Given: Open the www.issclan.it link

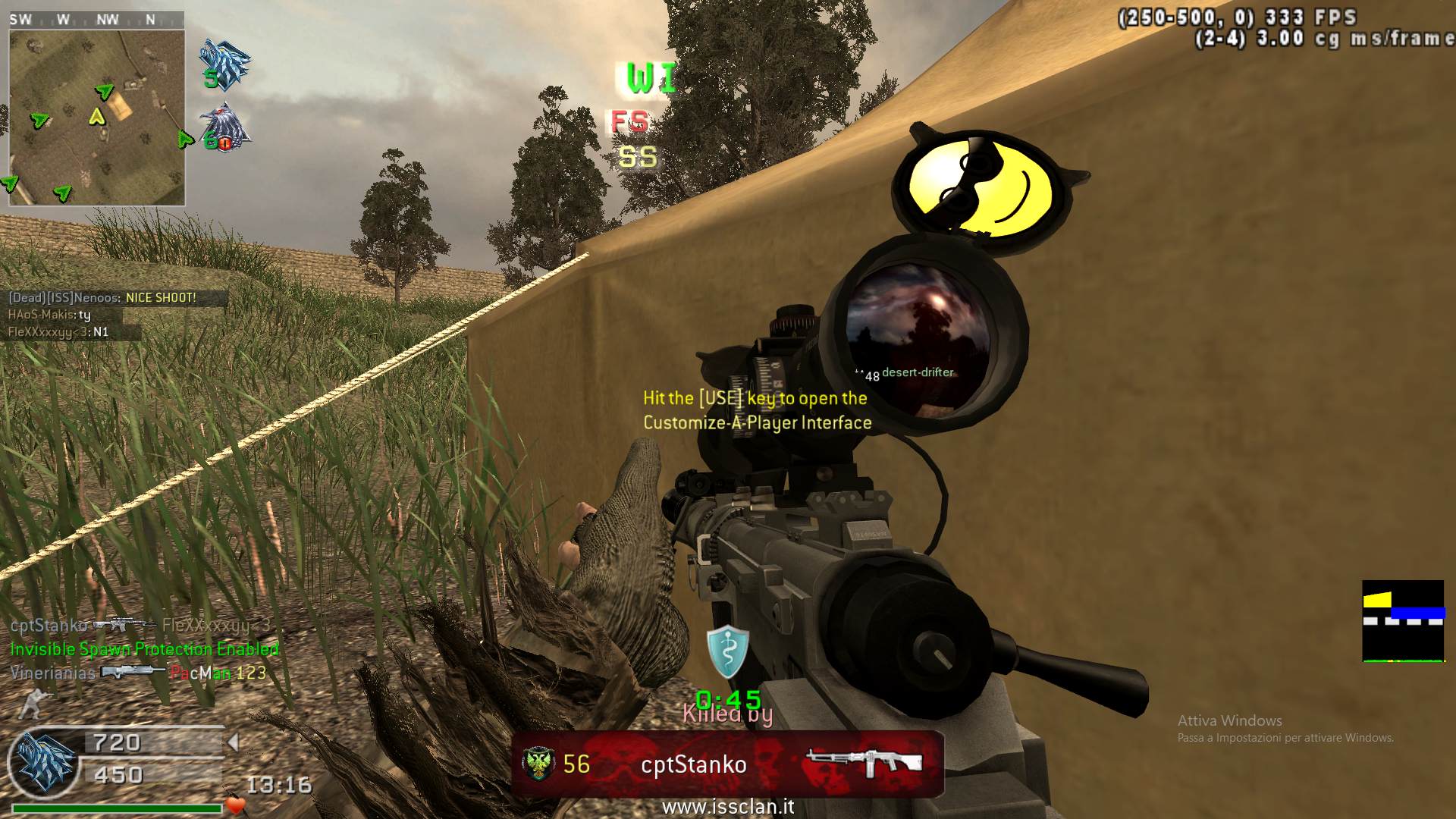Looking at the screenshot, I should click(x=728, y=807).
